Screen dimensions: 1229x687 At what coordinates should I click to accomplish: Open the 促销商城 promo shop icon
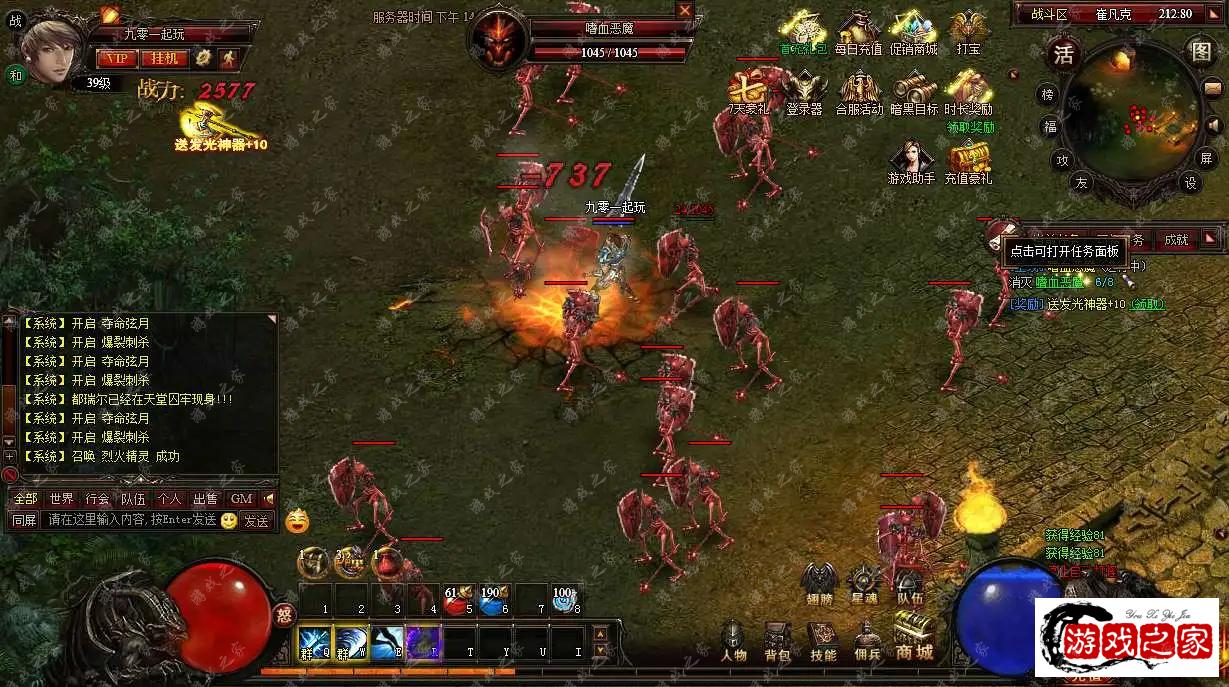click(913, 33)
